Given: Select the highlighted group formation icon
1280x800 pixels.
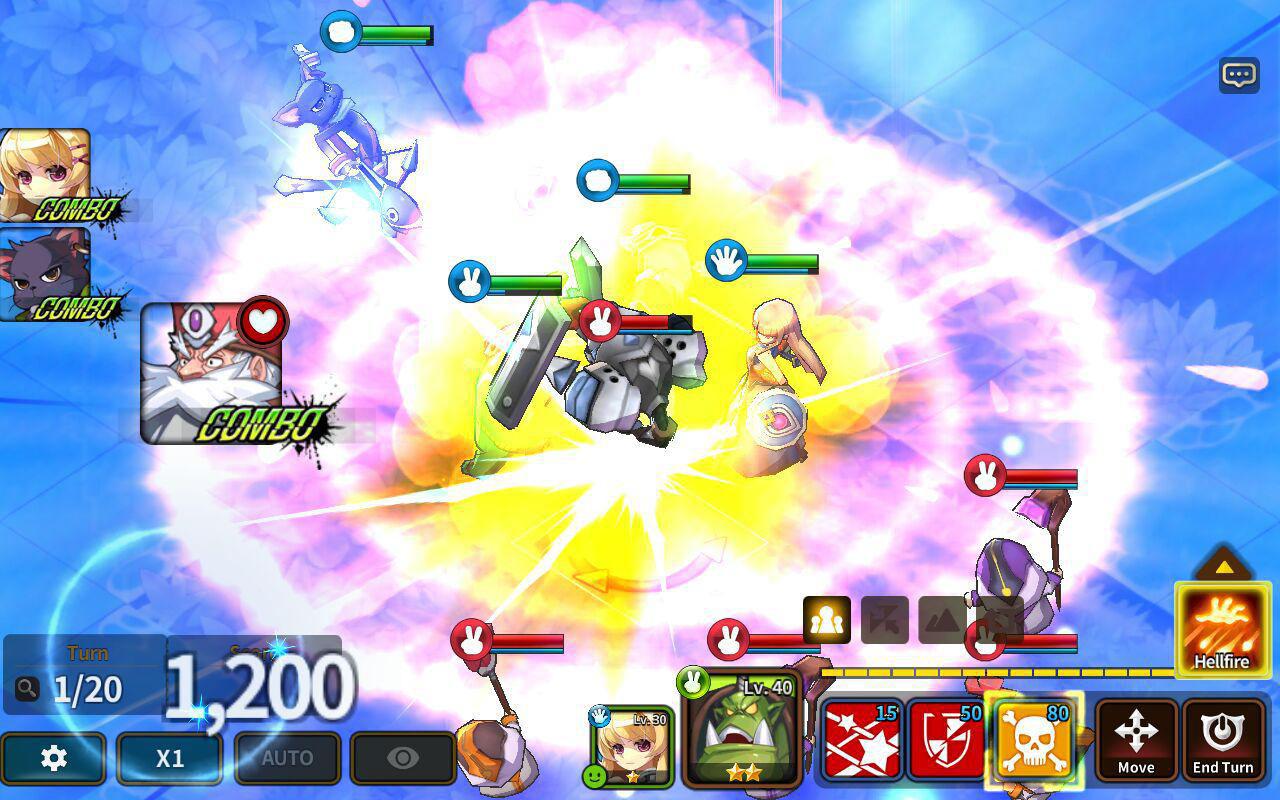Looking at the screenshot, I should [827, 620].
